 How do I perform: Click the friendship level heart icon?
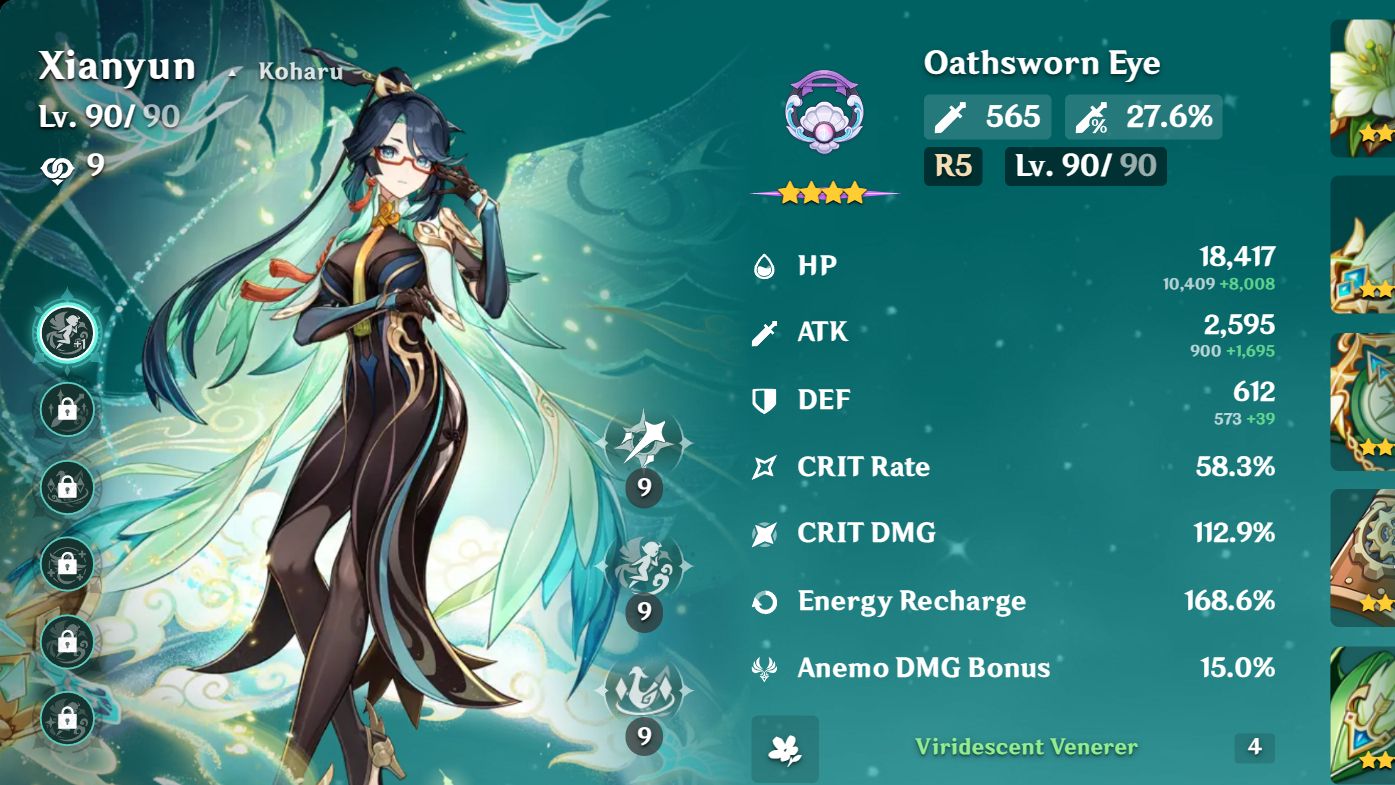click(x=57, y=168)
